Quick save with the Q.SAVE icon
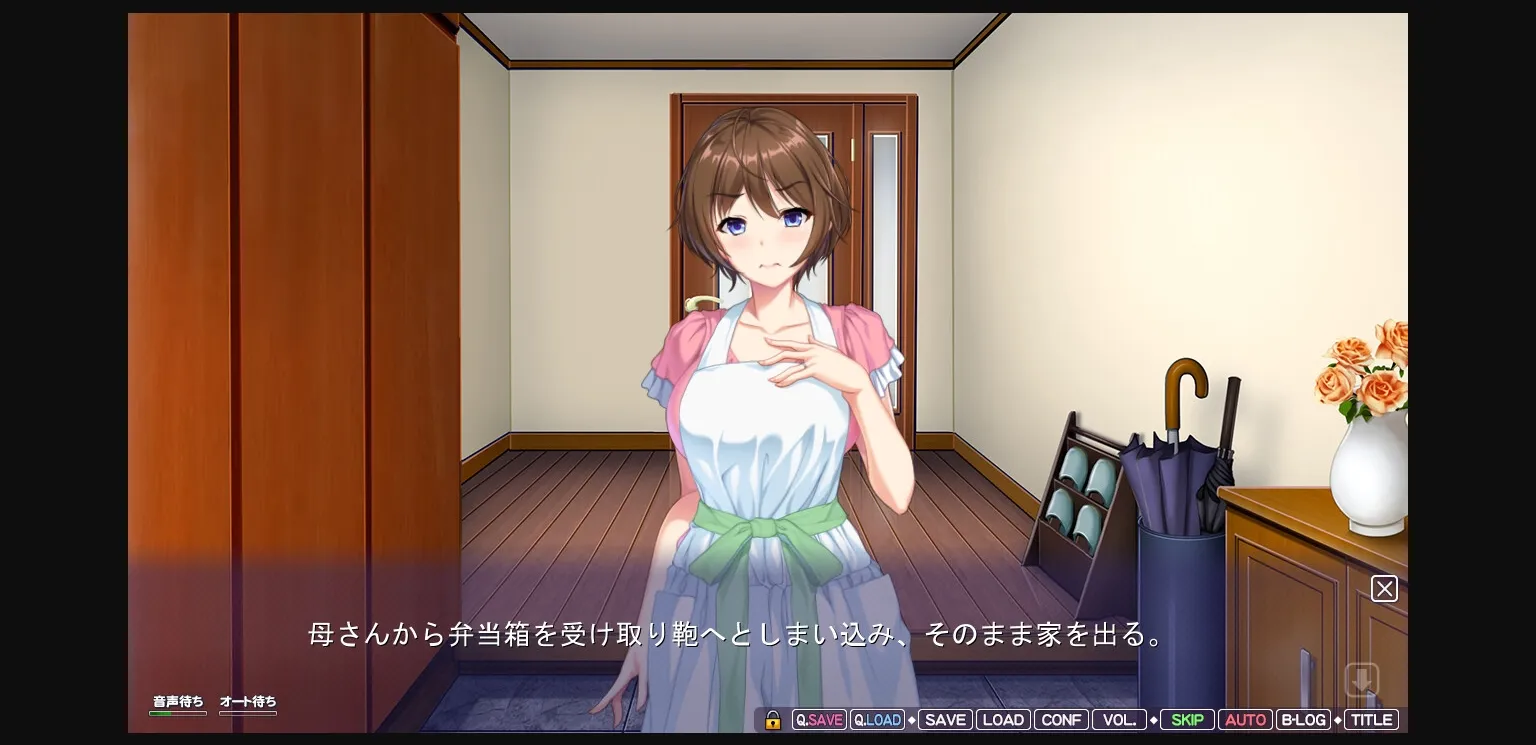This screenshot has width=1536, height=745. (819, 719)
